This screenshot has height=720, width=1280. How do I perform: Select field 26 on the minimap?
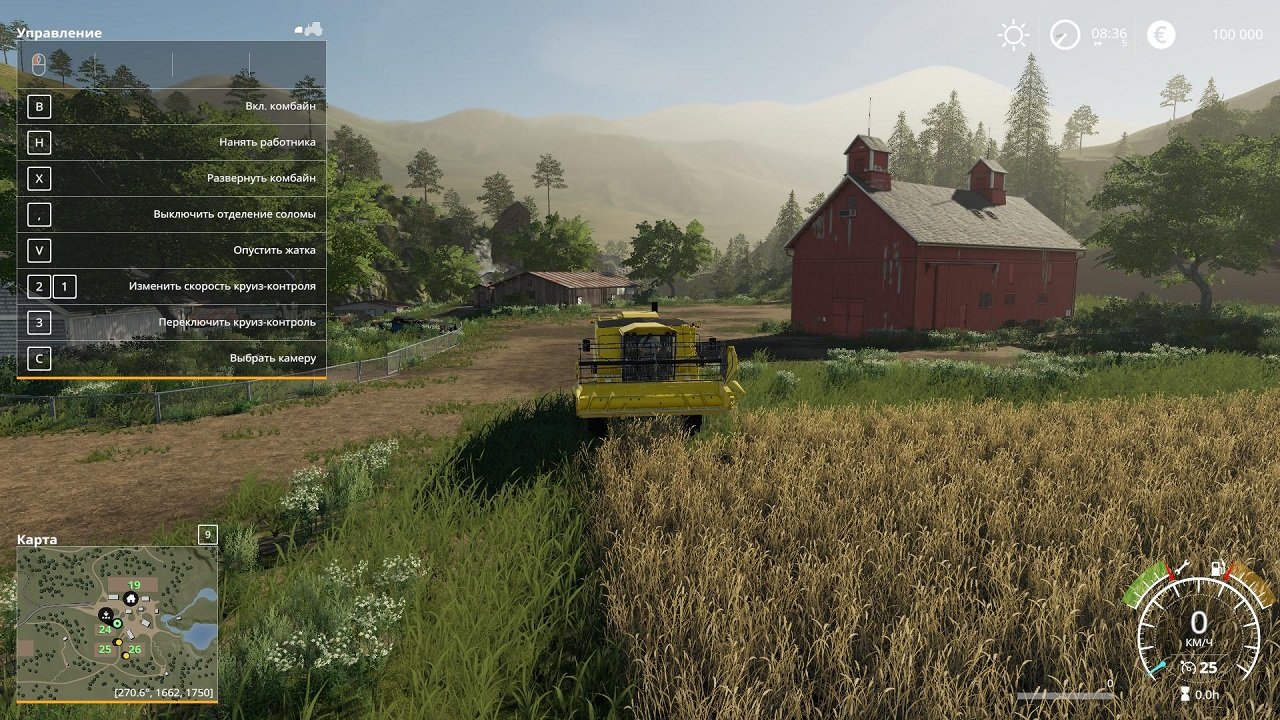pyautogui.click(x=135, y=650)
